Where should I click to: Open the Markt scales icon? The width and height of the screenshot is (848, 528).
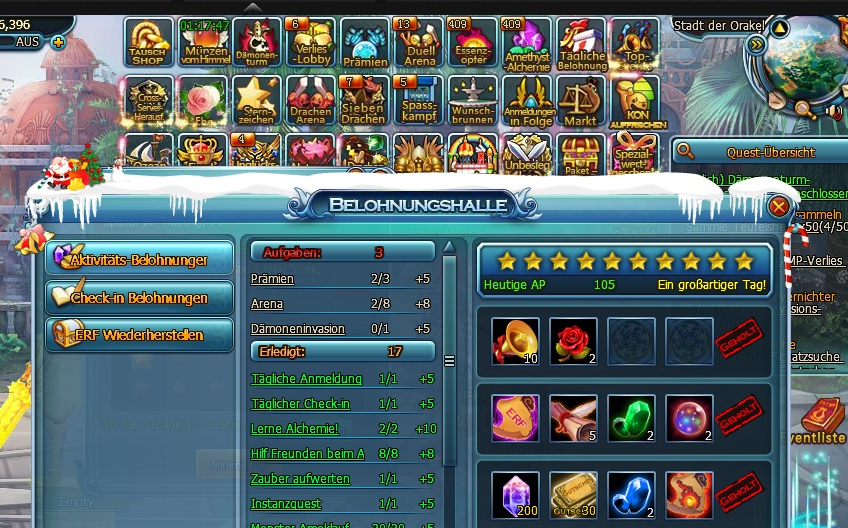click(580, 102)
